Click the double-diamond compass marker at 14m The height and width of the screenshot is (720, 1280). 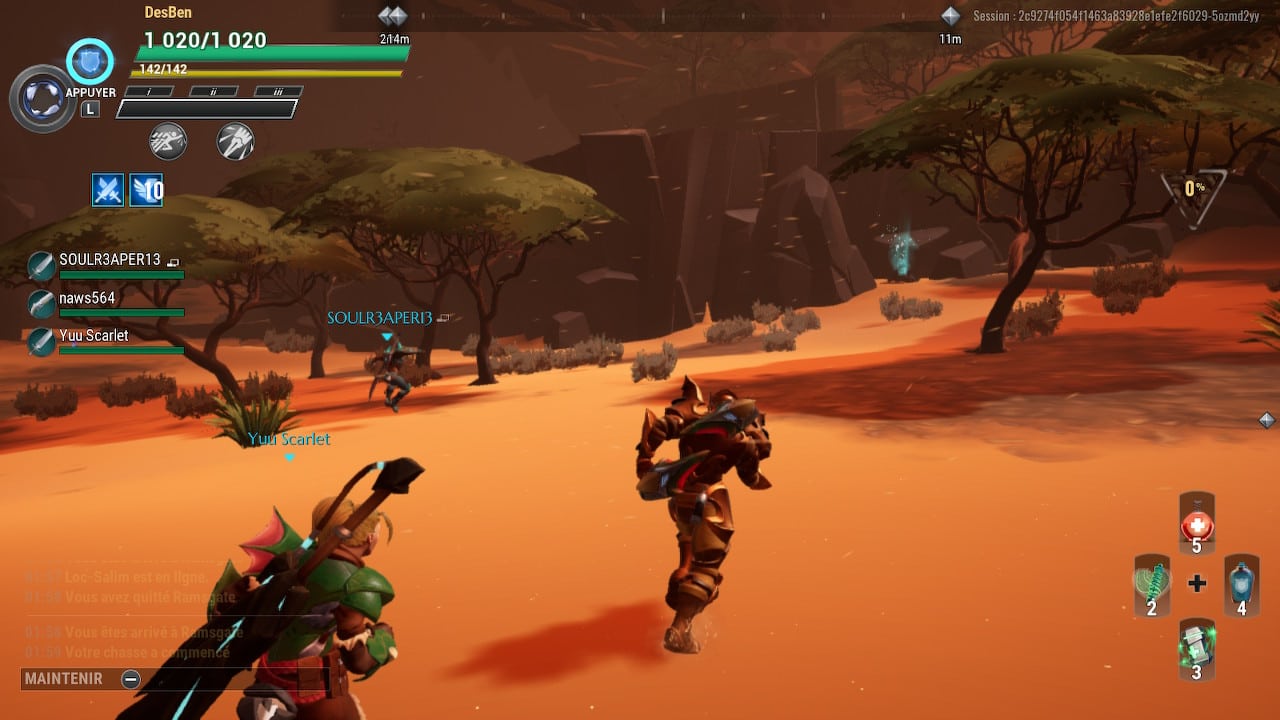tap(393, 17)
